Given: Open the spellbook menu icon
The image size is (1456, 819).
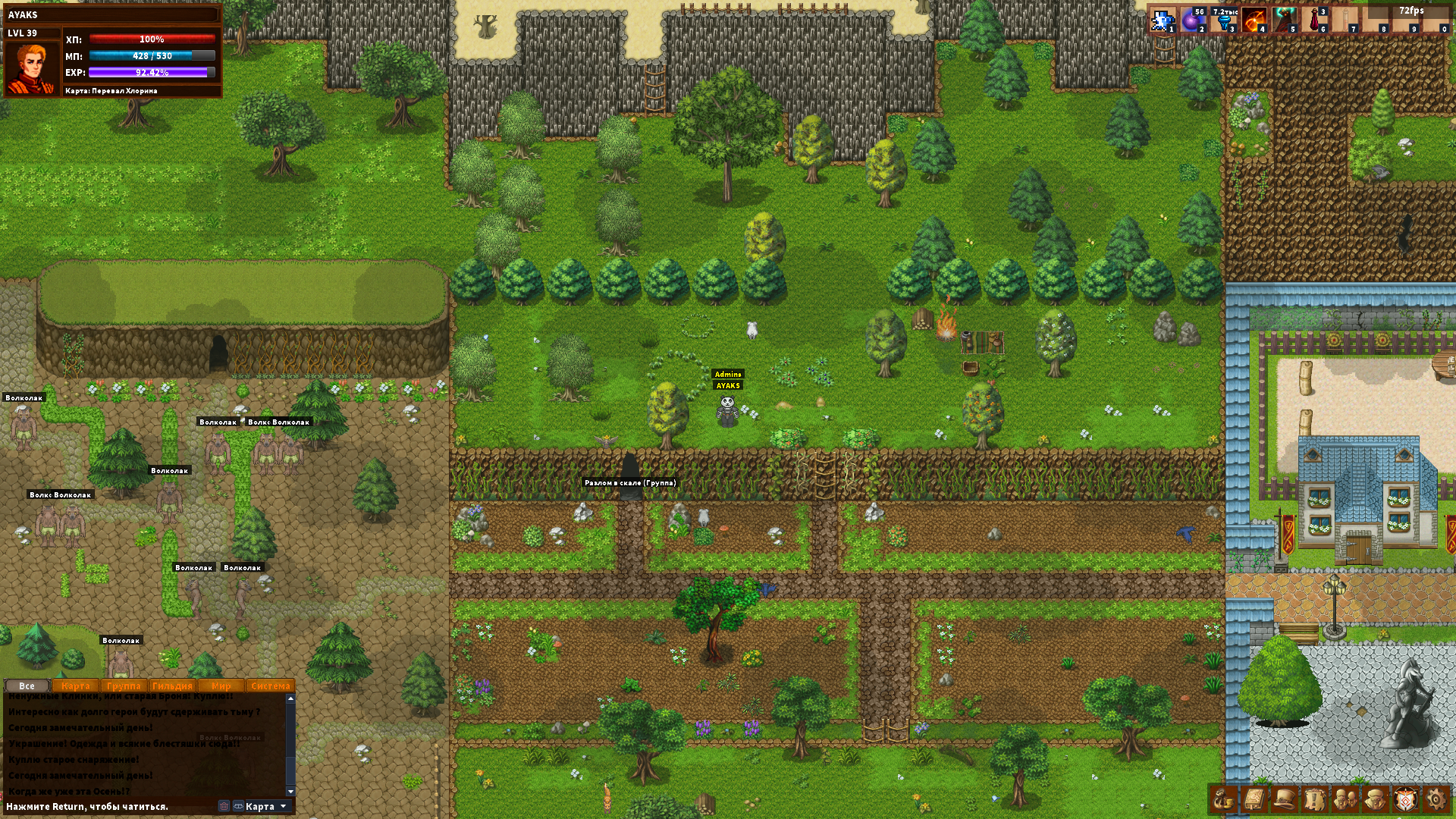Looking at the screenshot, I should [x=1254, y=799].
